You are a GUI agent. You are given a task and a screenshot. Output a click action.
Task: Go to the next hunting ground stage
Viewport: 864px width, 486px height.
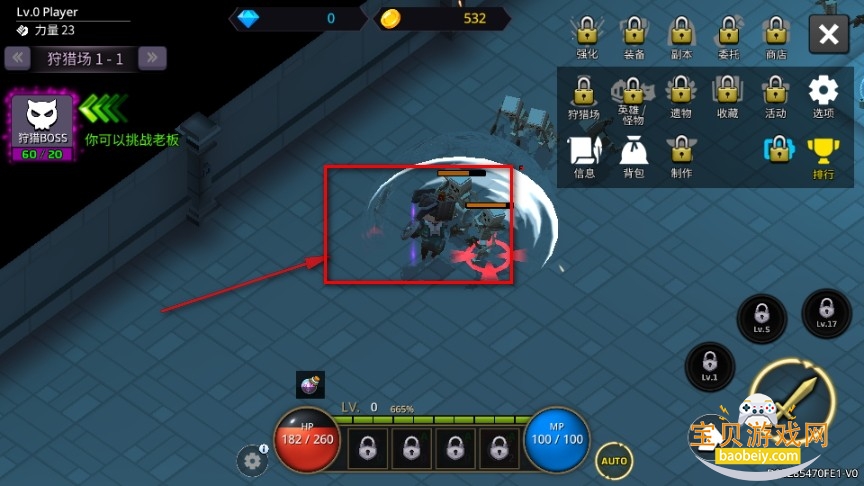click(152, 58)
